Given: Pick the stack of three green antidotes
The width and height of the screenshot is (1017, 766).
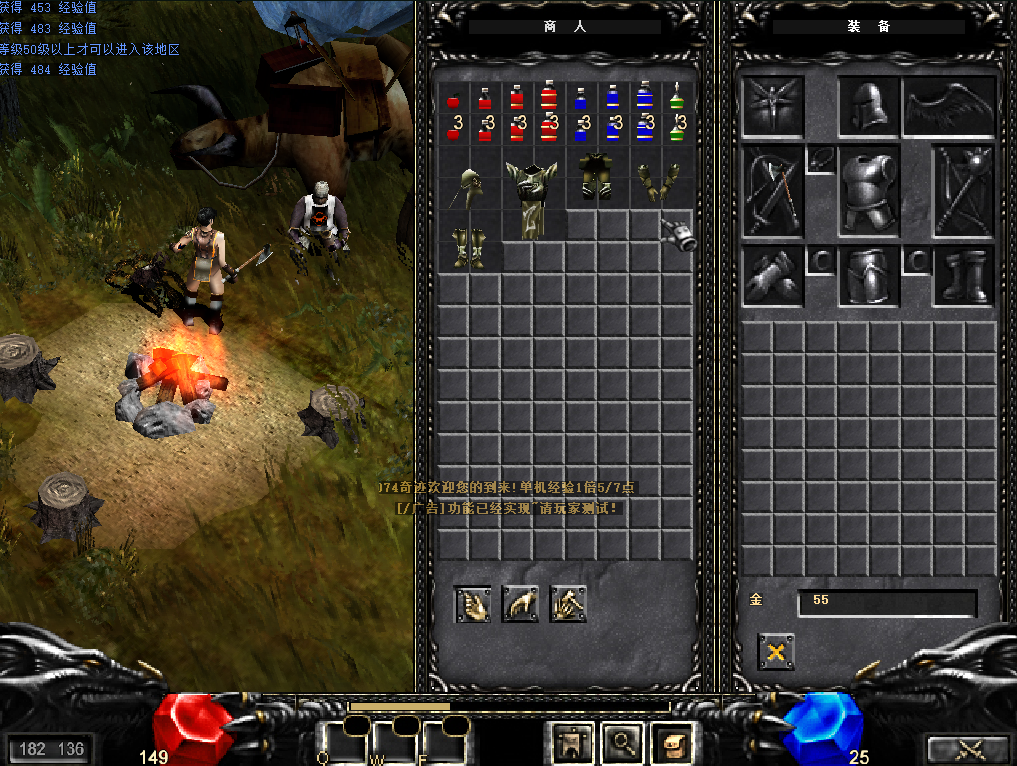Looking at the screenshot, I should pyautogui.click(x=676, y=129).
